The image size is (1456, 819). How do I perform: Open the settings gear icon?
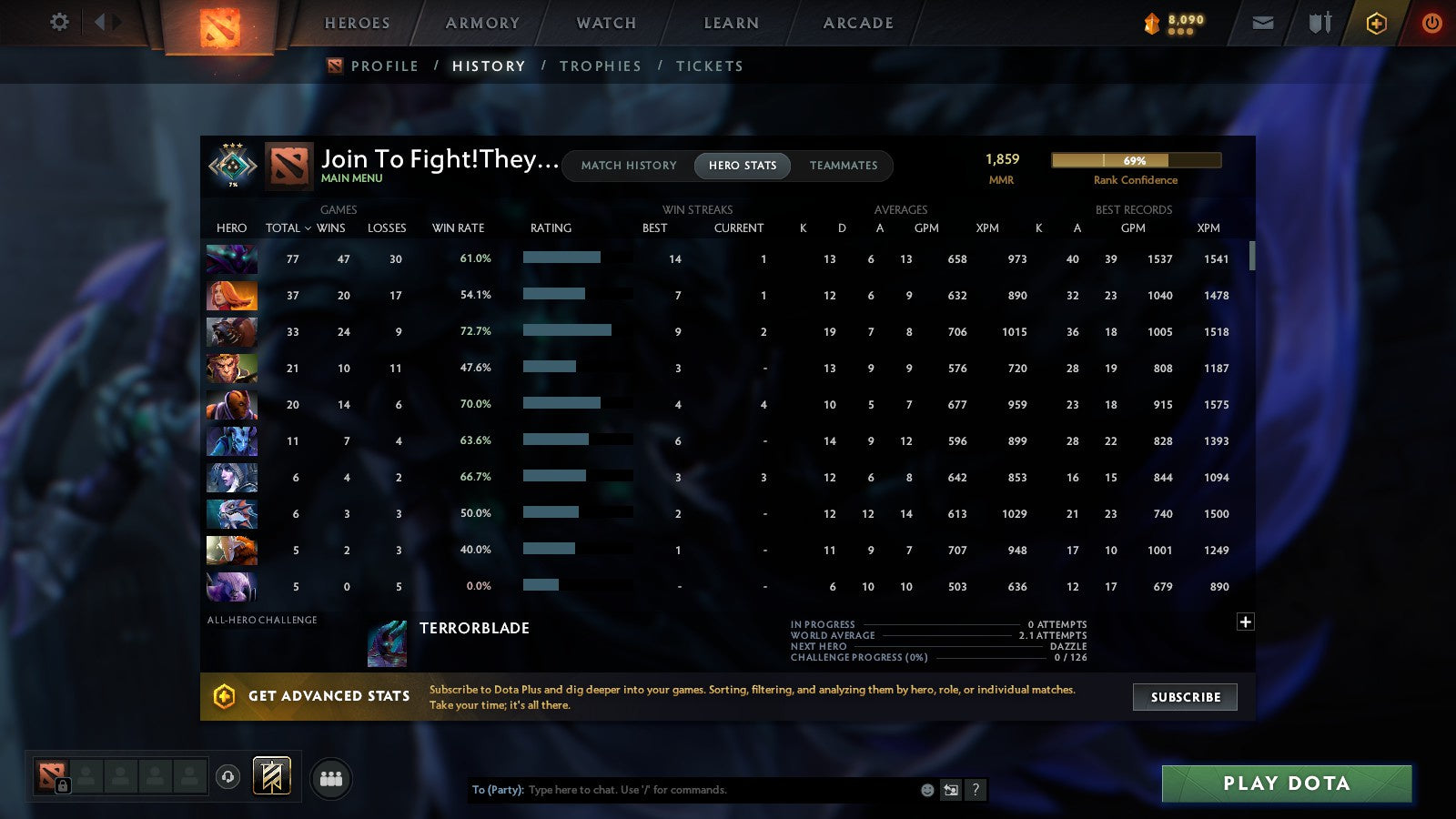click(58, 22)
